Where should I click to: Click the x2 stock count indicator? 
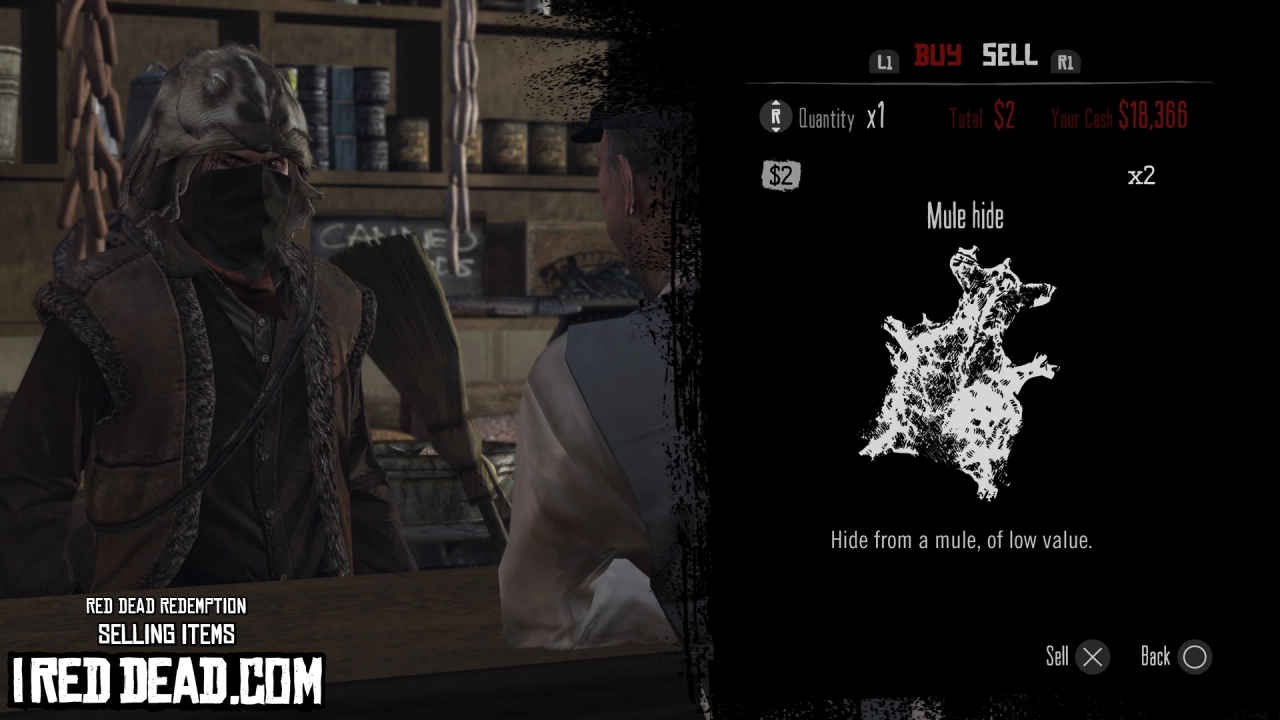(x=1142, y=175)
